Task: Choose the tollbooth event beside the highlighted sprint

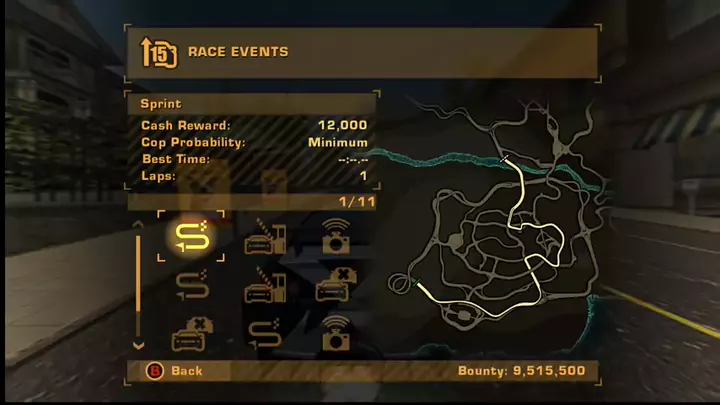Action: (x=265, y=238)
